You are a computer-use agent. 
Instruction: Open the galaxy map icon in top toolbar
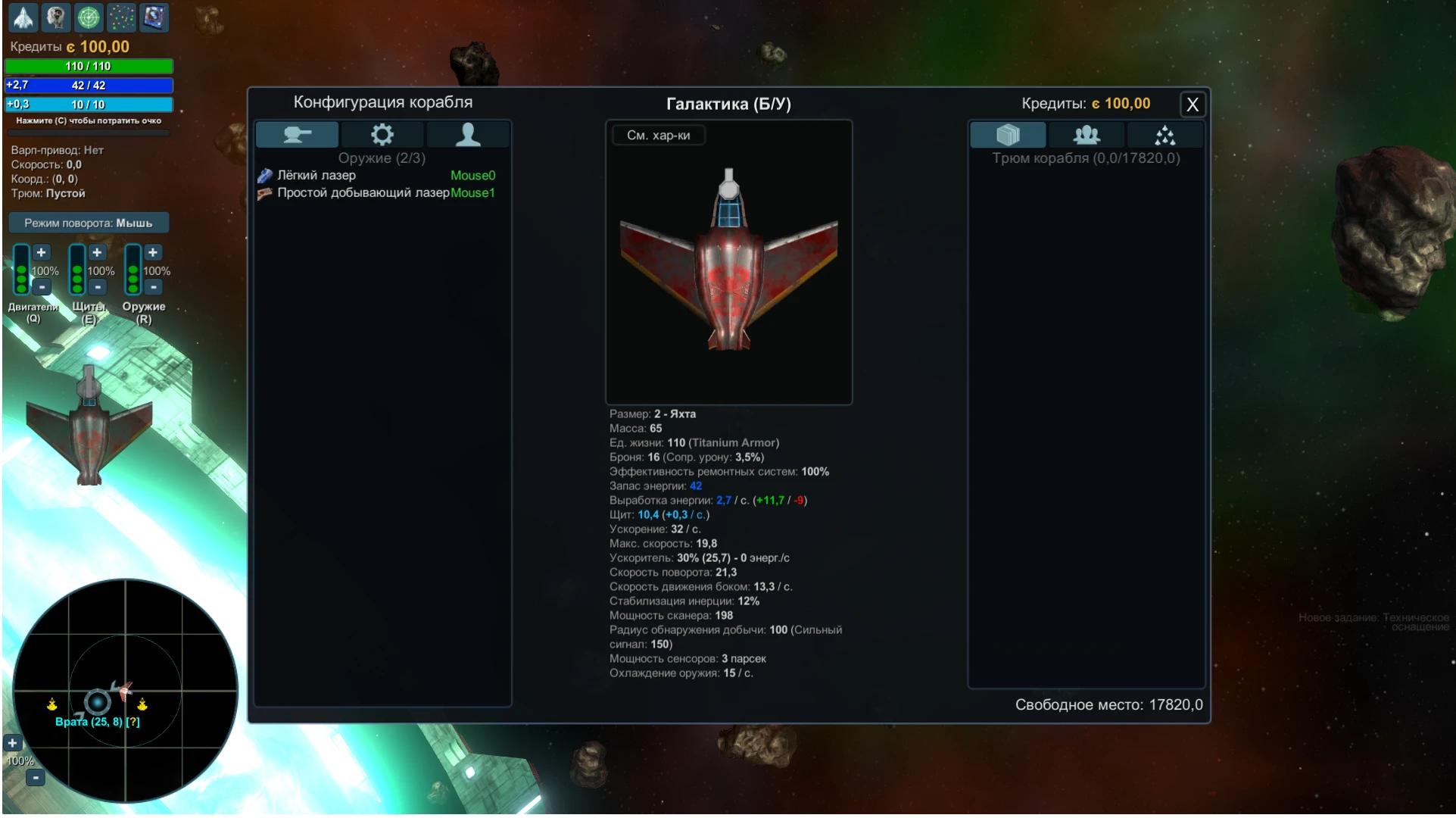tap(122, 17)
